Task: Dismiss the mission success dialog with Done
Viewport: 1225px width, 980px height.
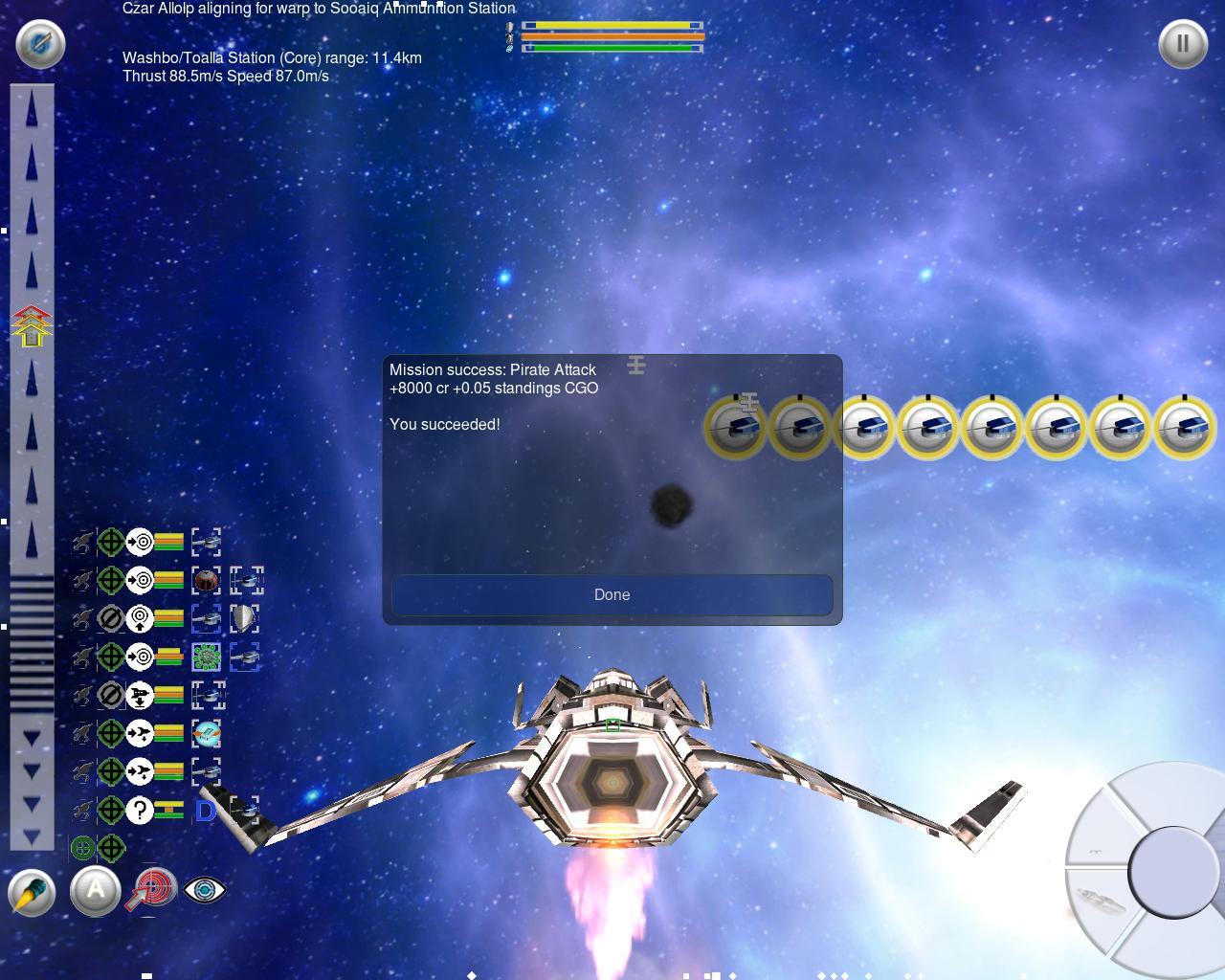Action: coord(612,594)
